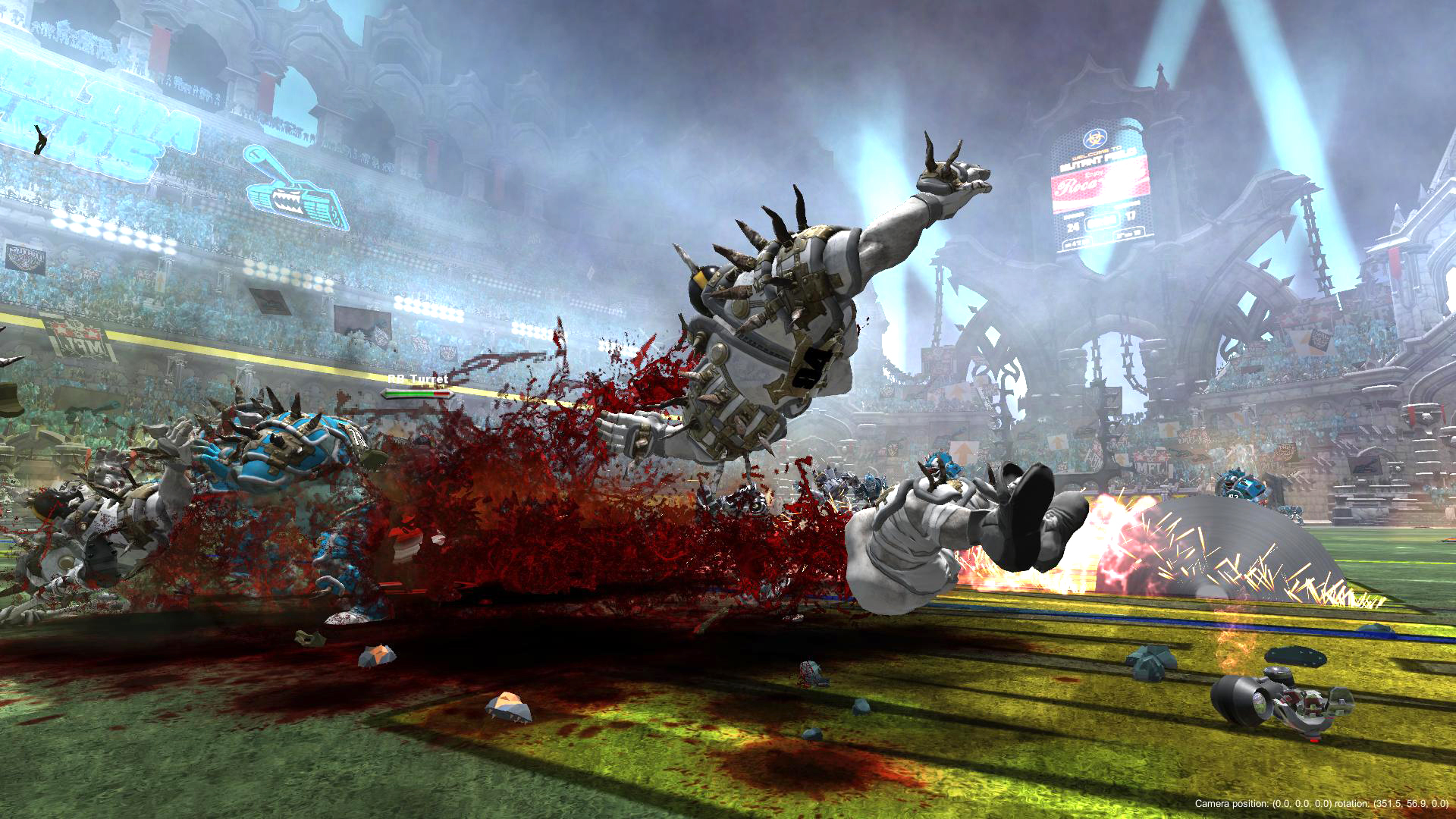Click the red segment of the health bar
Screen dimensions: 1456x819
440,394
